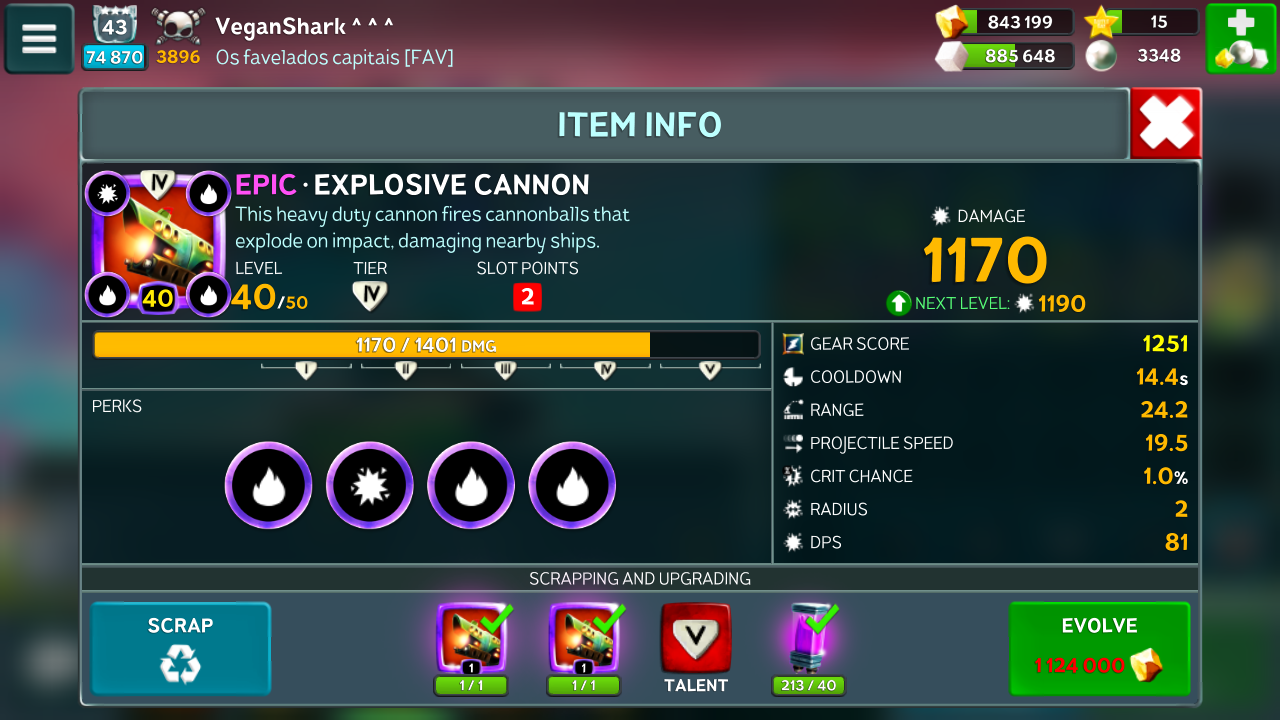Screen dimensions: 1280x720
Task: Open guild Os favelados capitais
Action: point(334,57)
